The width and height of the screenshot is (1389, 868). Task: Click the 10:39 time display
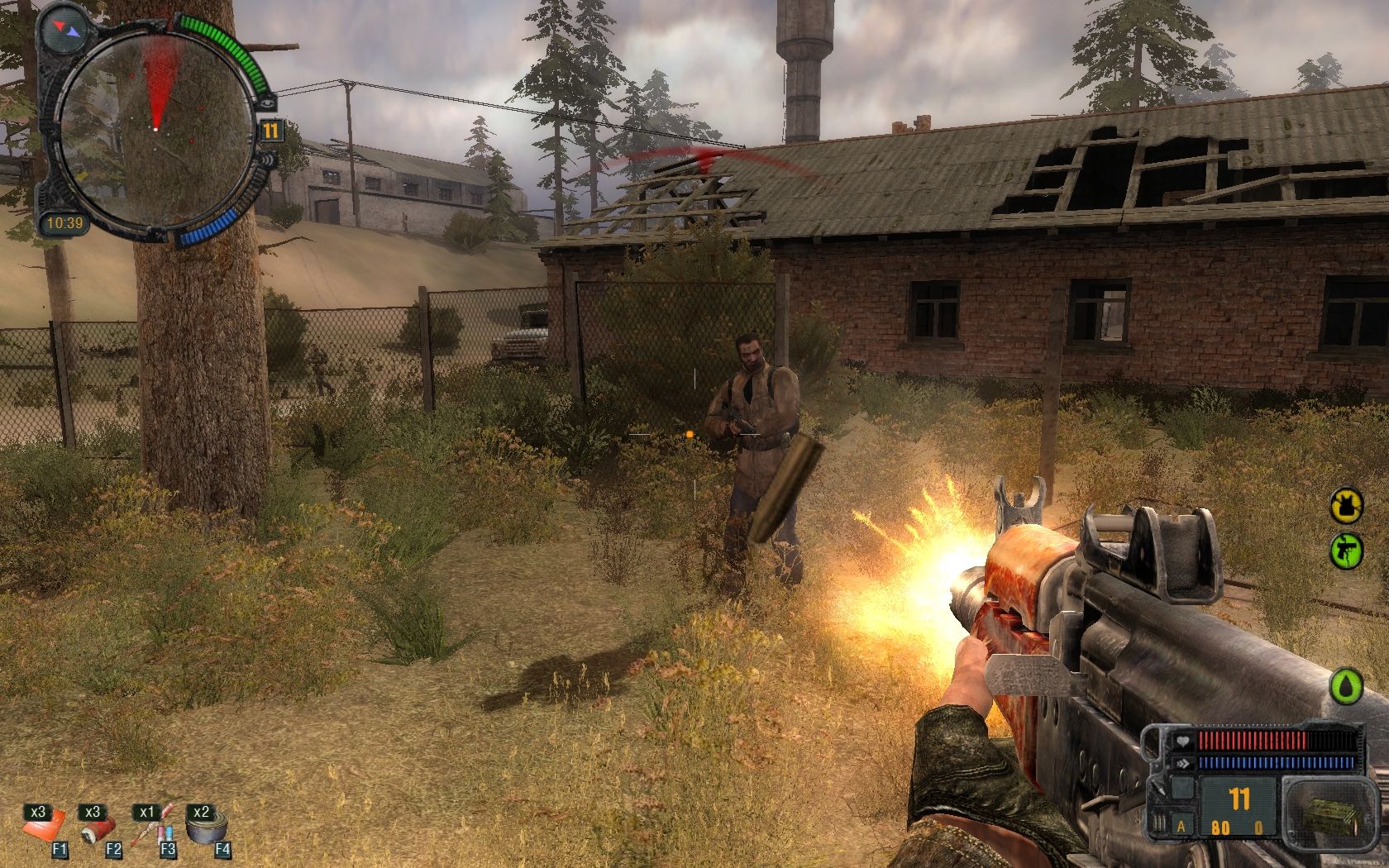(66, 221)
